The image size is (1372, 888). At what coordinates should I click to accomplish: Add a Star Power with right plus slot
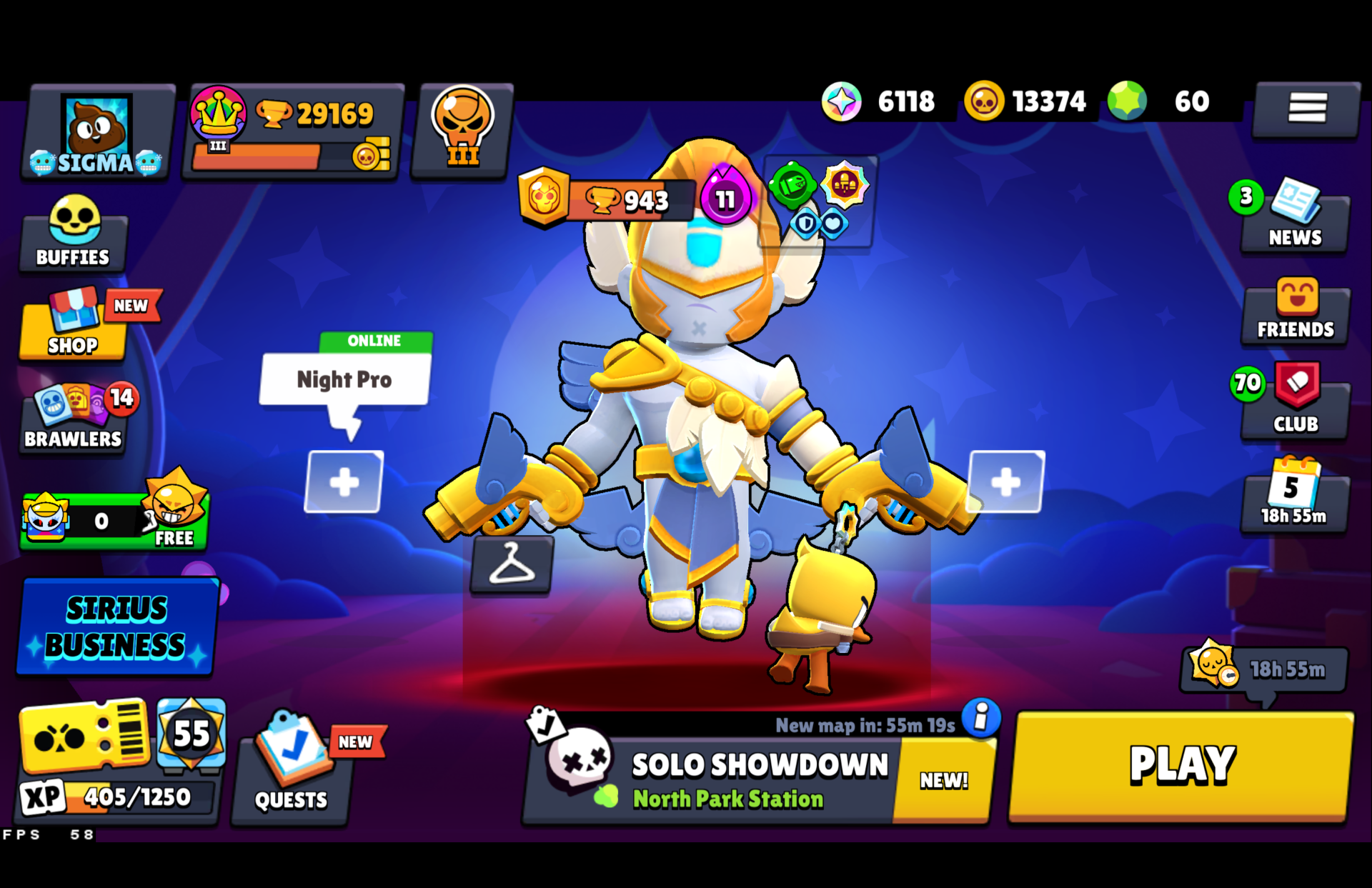click(x=1006, y=482)
